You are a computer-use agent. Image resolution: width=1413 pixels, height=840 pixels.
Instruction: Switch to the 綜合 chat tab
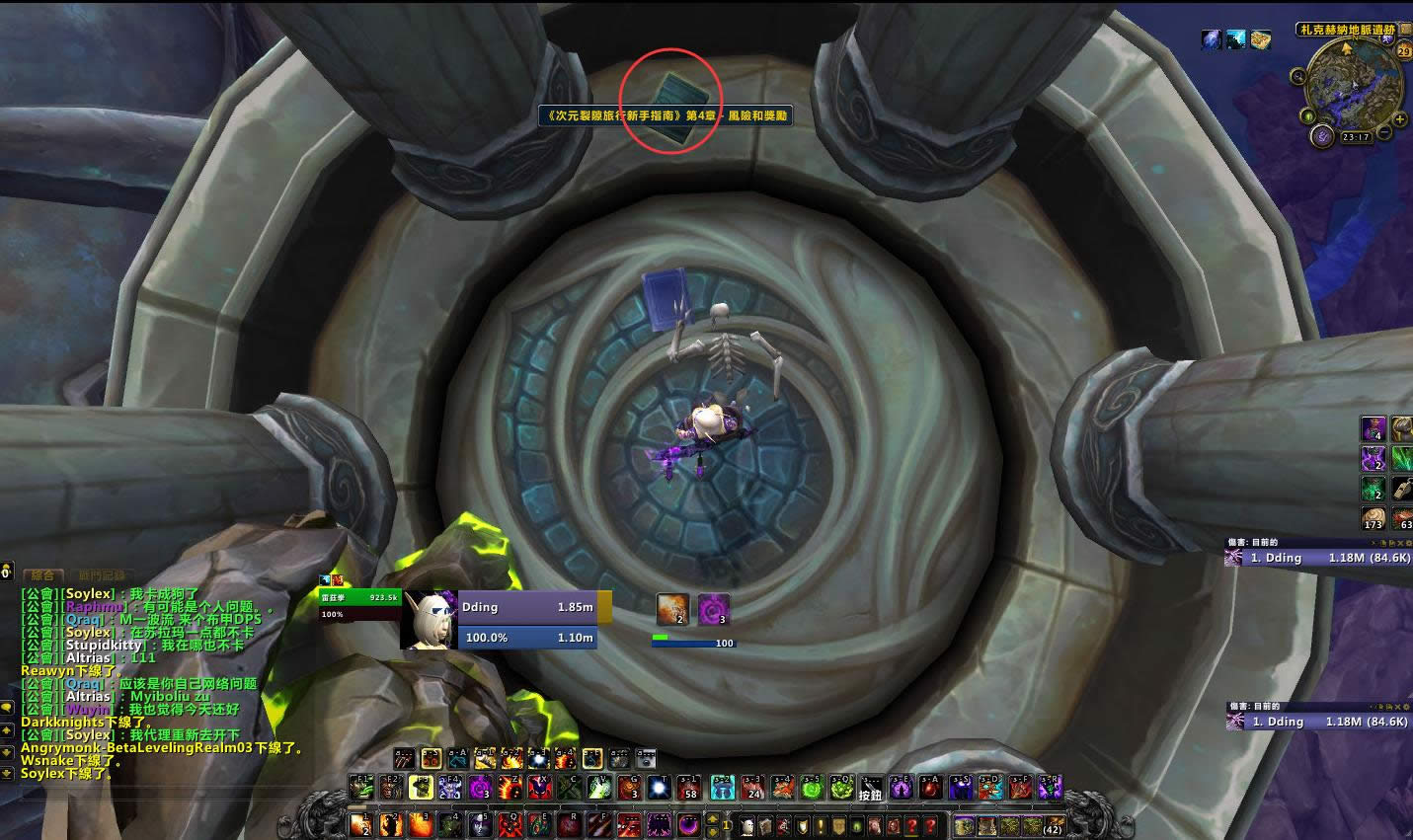(42, 574)
